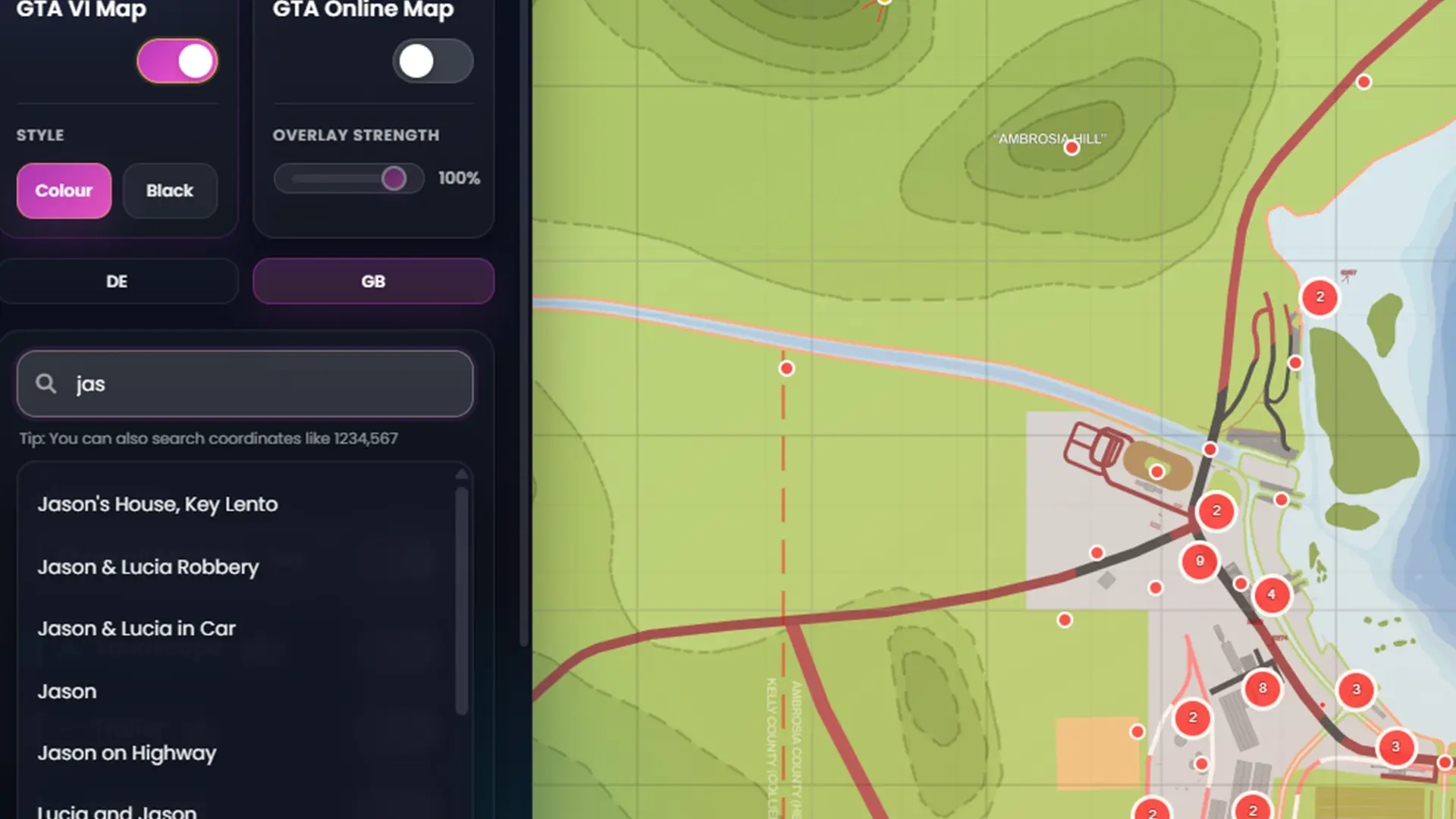
Task: Switch language to DE
Action: pyautogui.click(x=118, y=281)
